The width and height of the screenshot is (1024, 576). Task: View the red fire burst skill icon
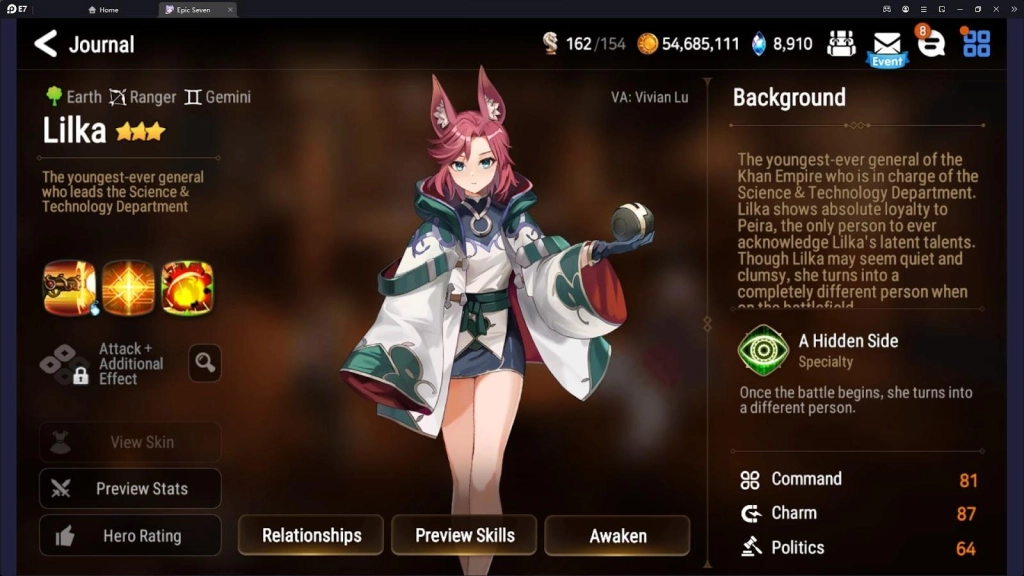pyautogui.click(x=187, y=288)
